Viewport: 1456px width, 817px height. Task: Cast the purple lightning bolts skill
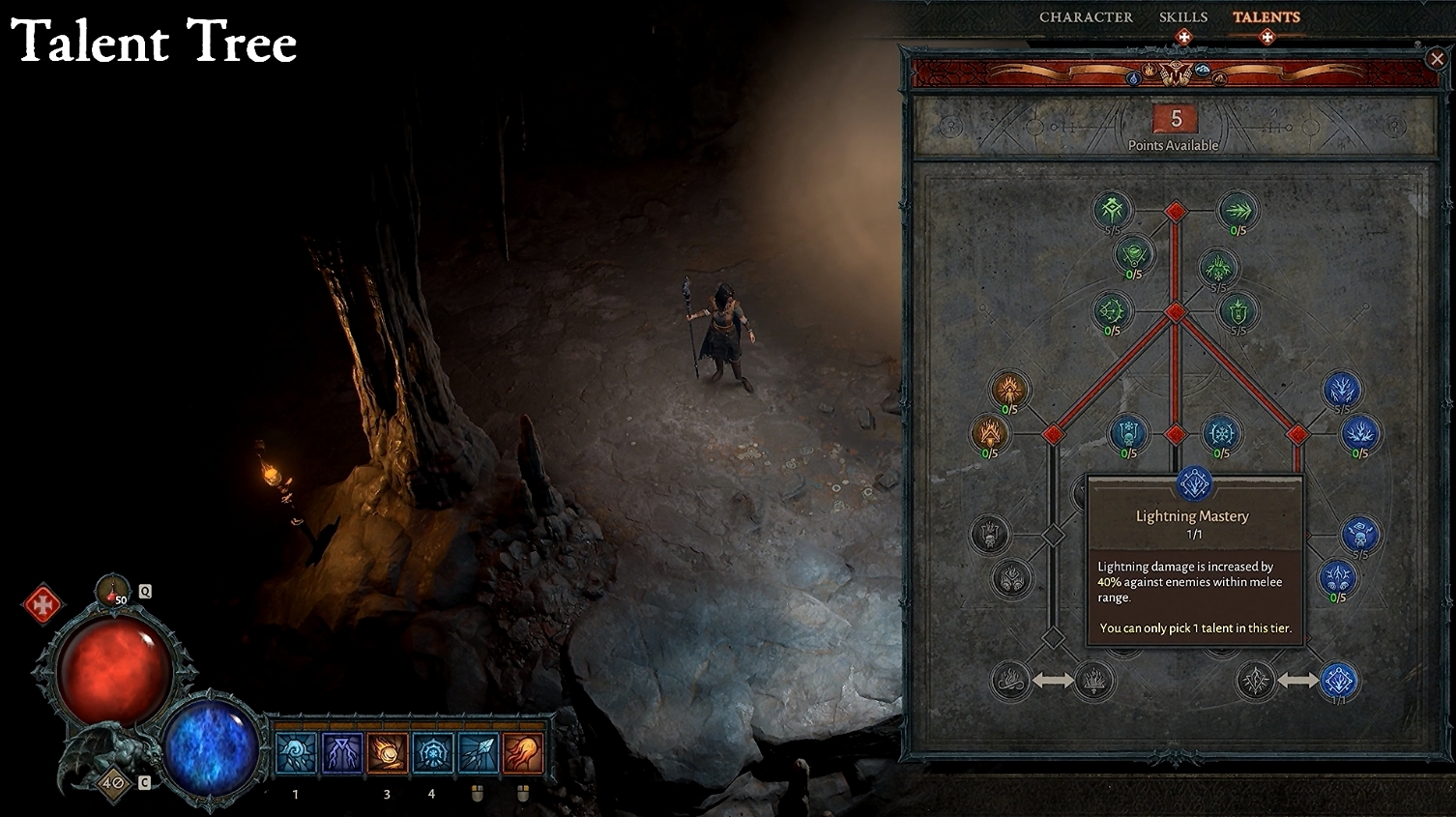[341, 753]
